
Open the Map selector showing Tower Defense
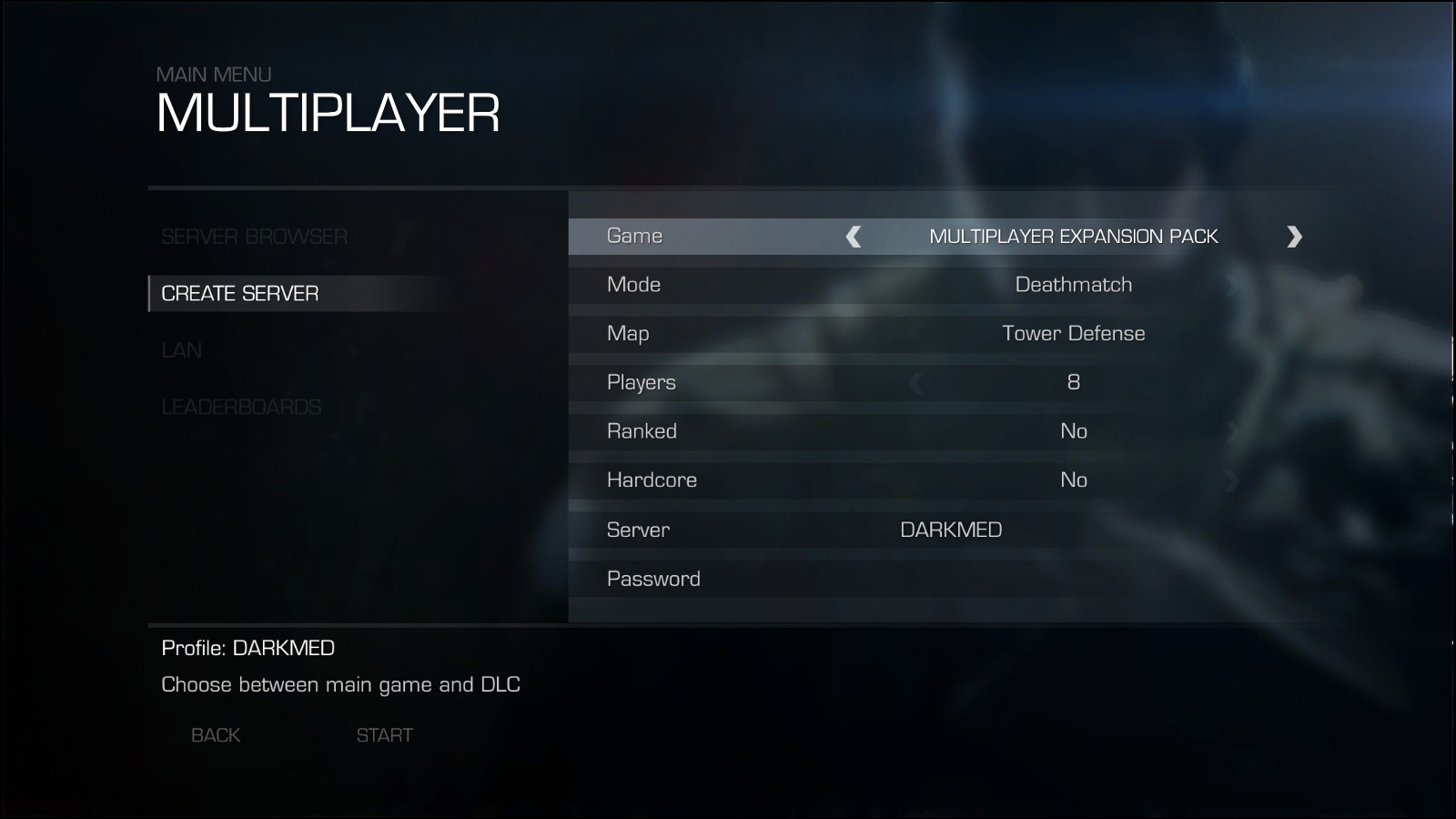pos(1074,333)
